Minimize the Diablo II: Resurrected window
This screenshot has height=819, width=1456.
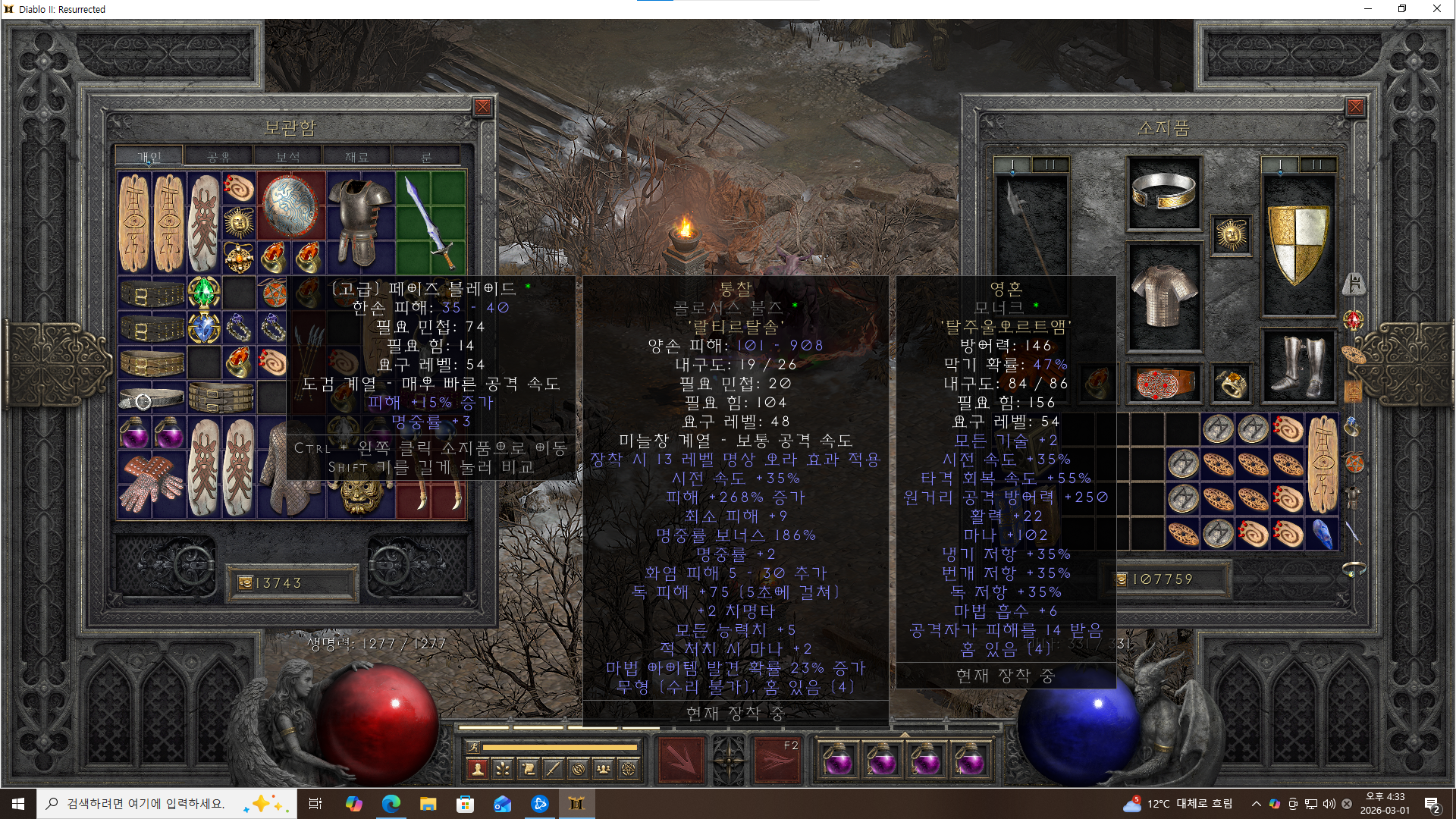tap(1368, 9)
